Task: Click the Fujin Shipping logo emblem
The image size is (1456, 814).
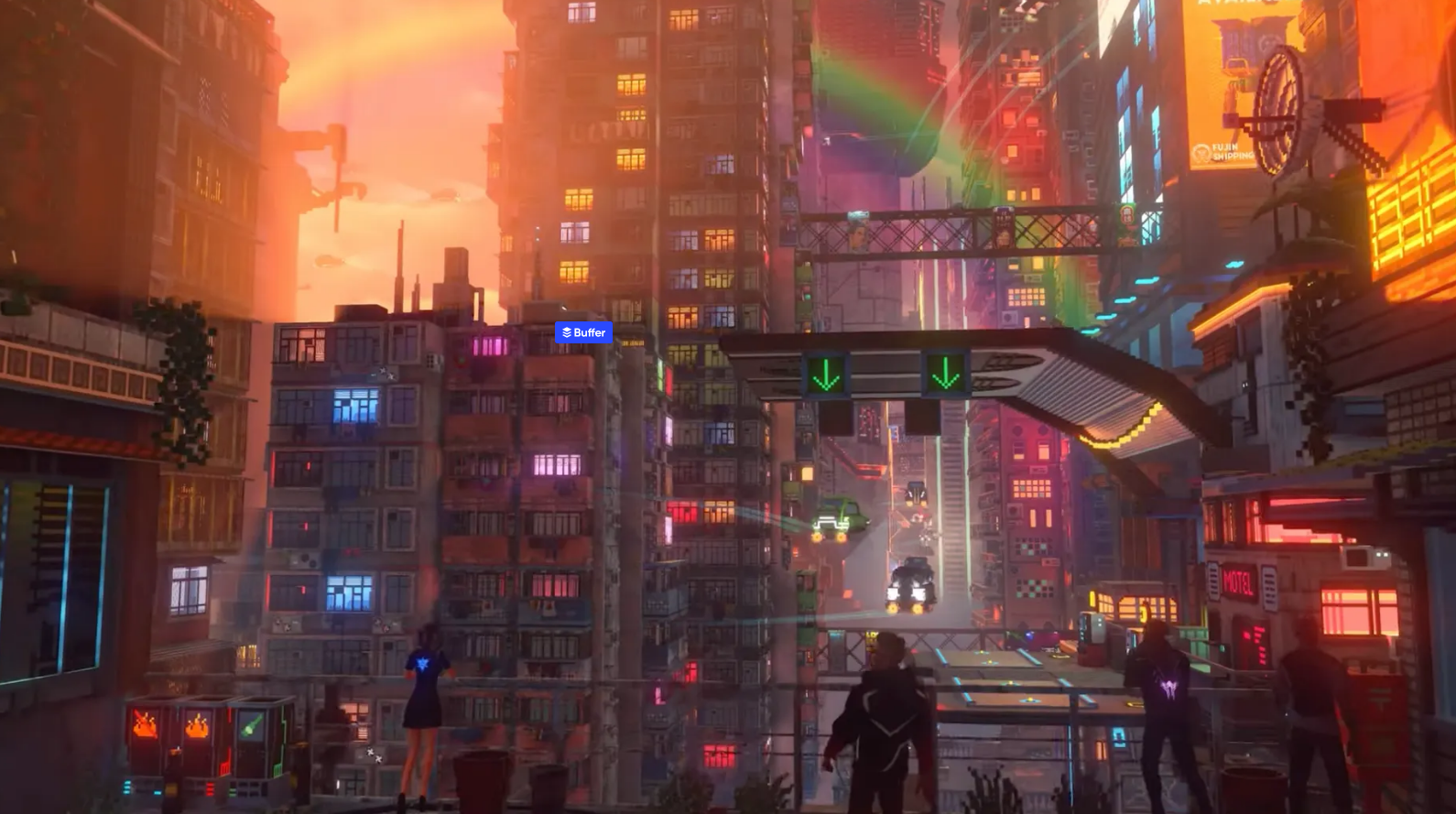Action: pyautogui.click(x=1201, y=154)
